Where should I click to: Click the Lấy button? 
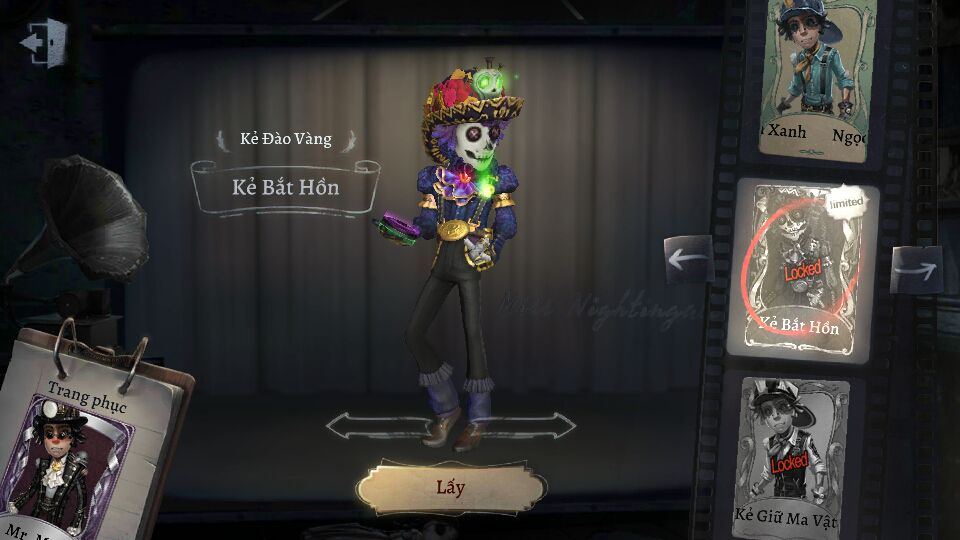tap(450, 489)
